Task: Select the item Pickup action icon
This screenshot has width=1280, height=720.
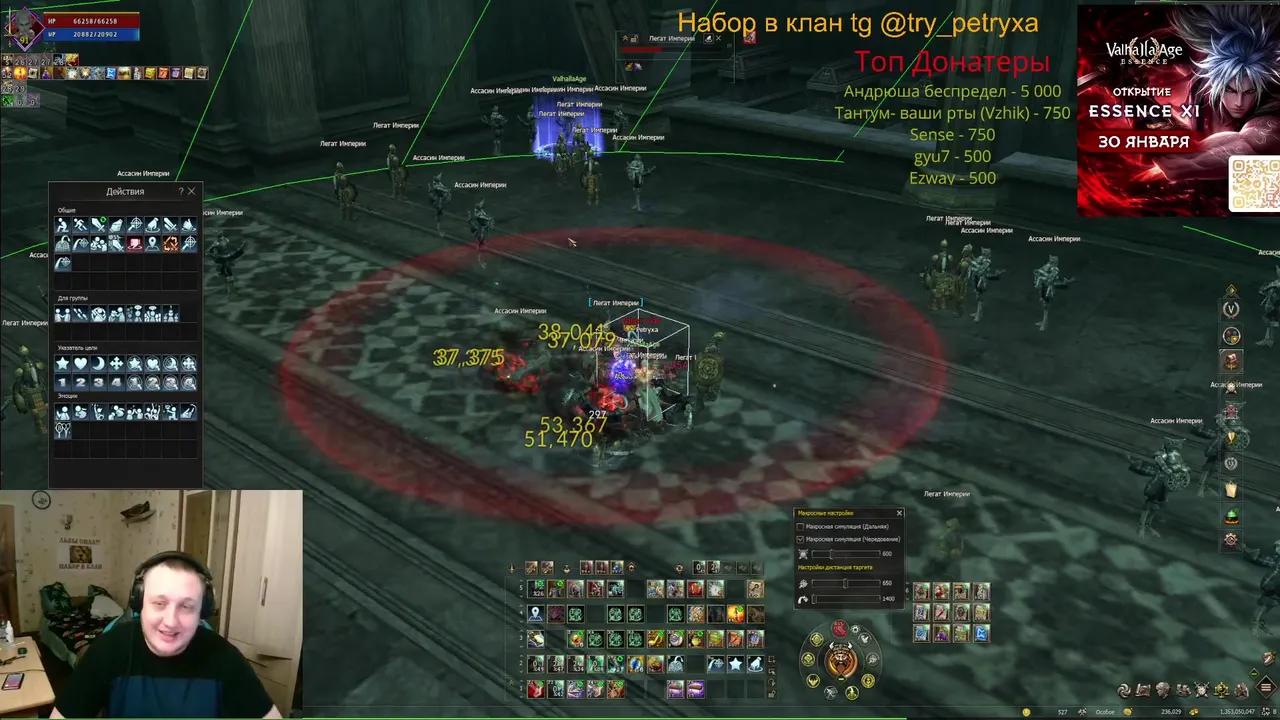Action: click(x=117, y=224)
